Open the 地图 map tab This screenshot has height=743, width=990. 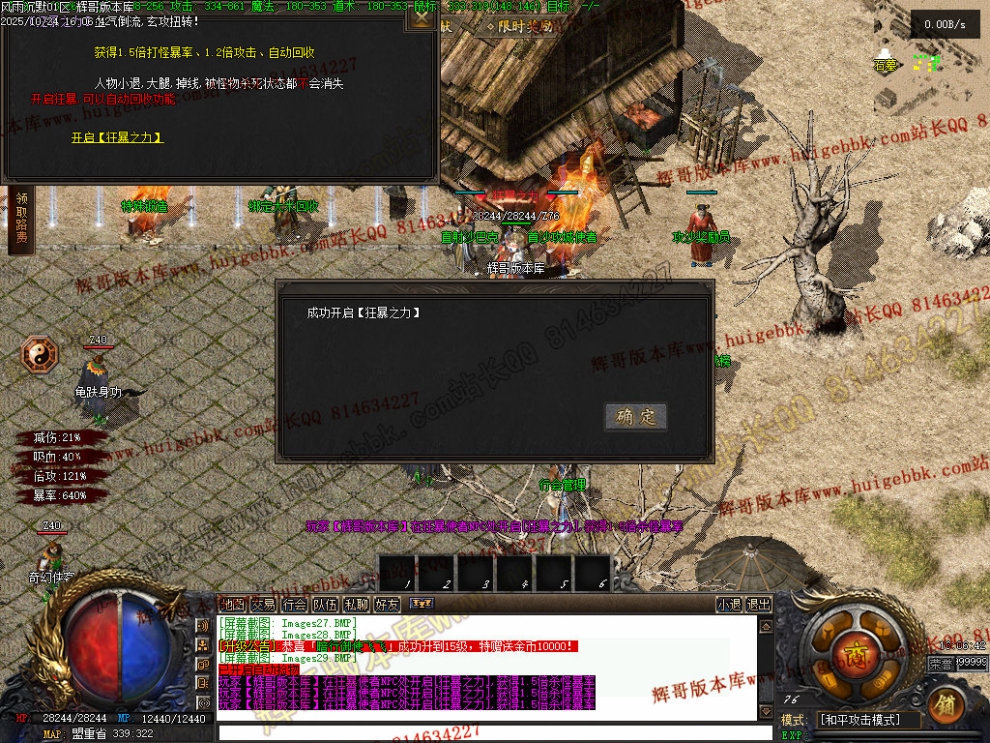point(232,604)
